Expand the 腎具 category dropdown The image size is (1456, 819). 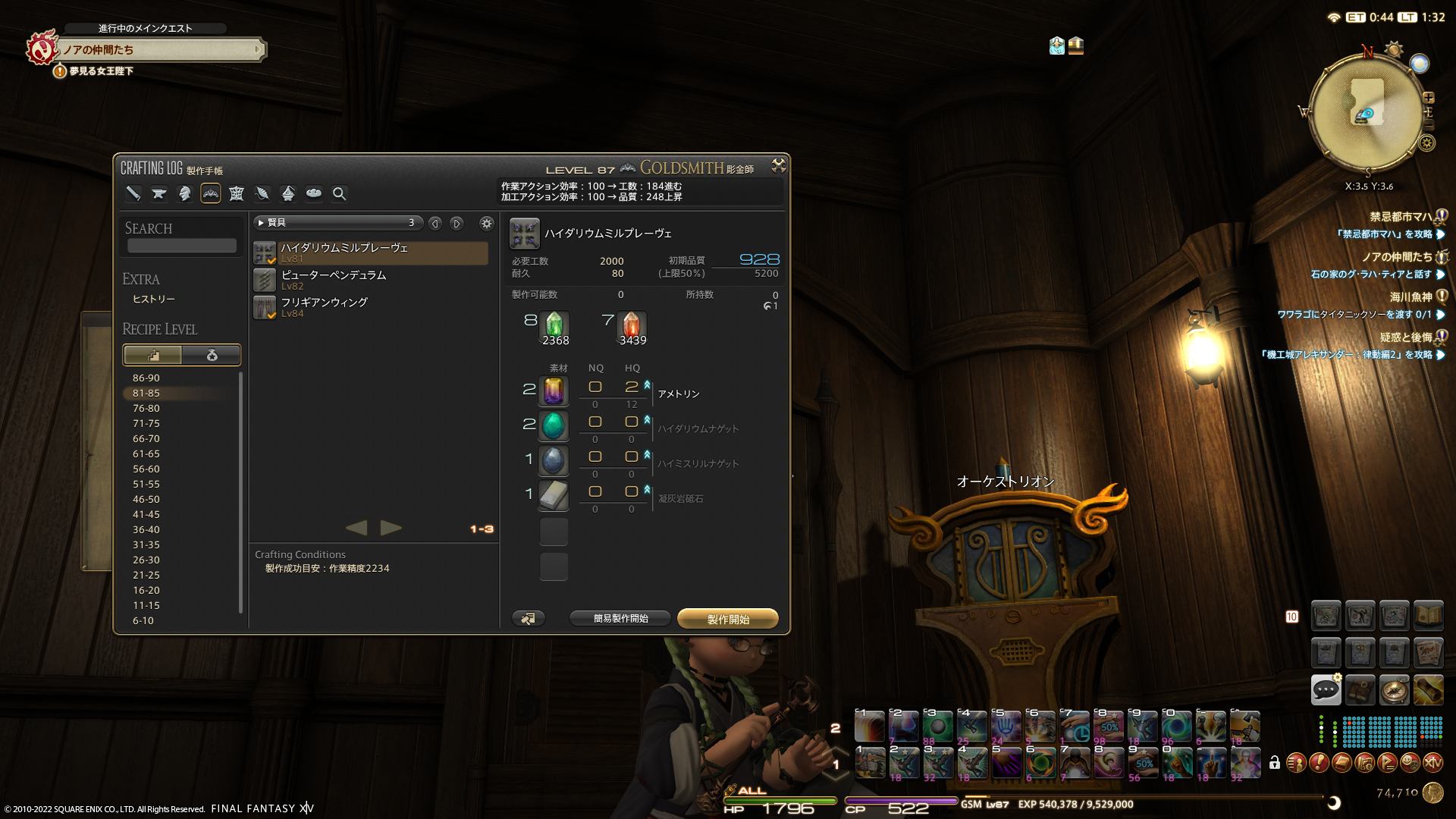coord(337,223)
